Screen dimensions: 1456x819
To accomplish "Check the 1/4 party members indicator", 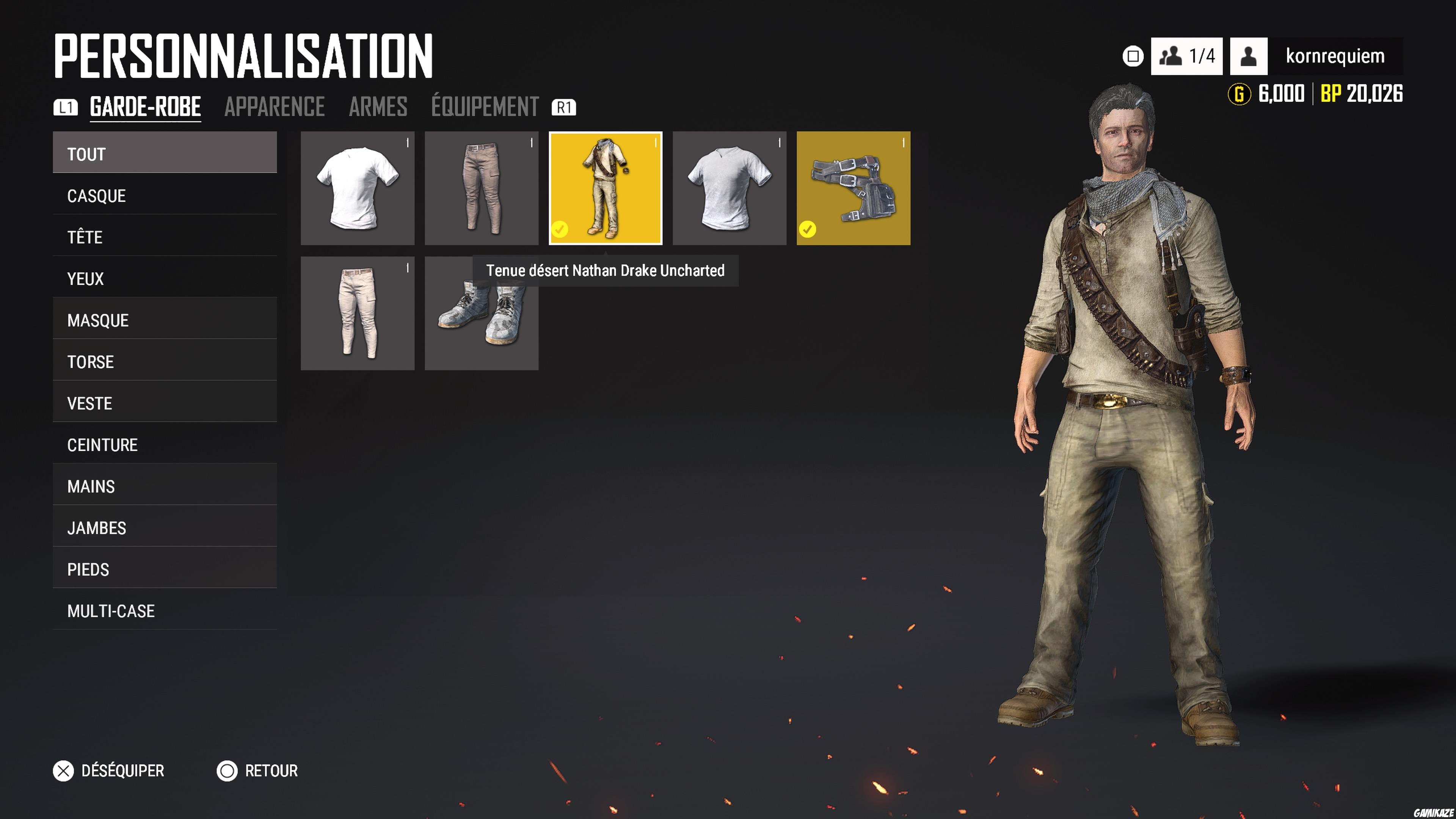I will click(x=1187, y=55).
